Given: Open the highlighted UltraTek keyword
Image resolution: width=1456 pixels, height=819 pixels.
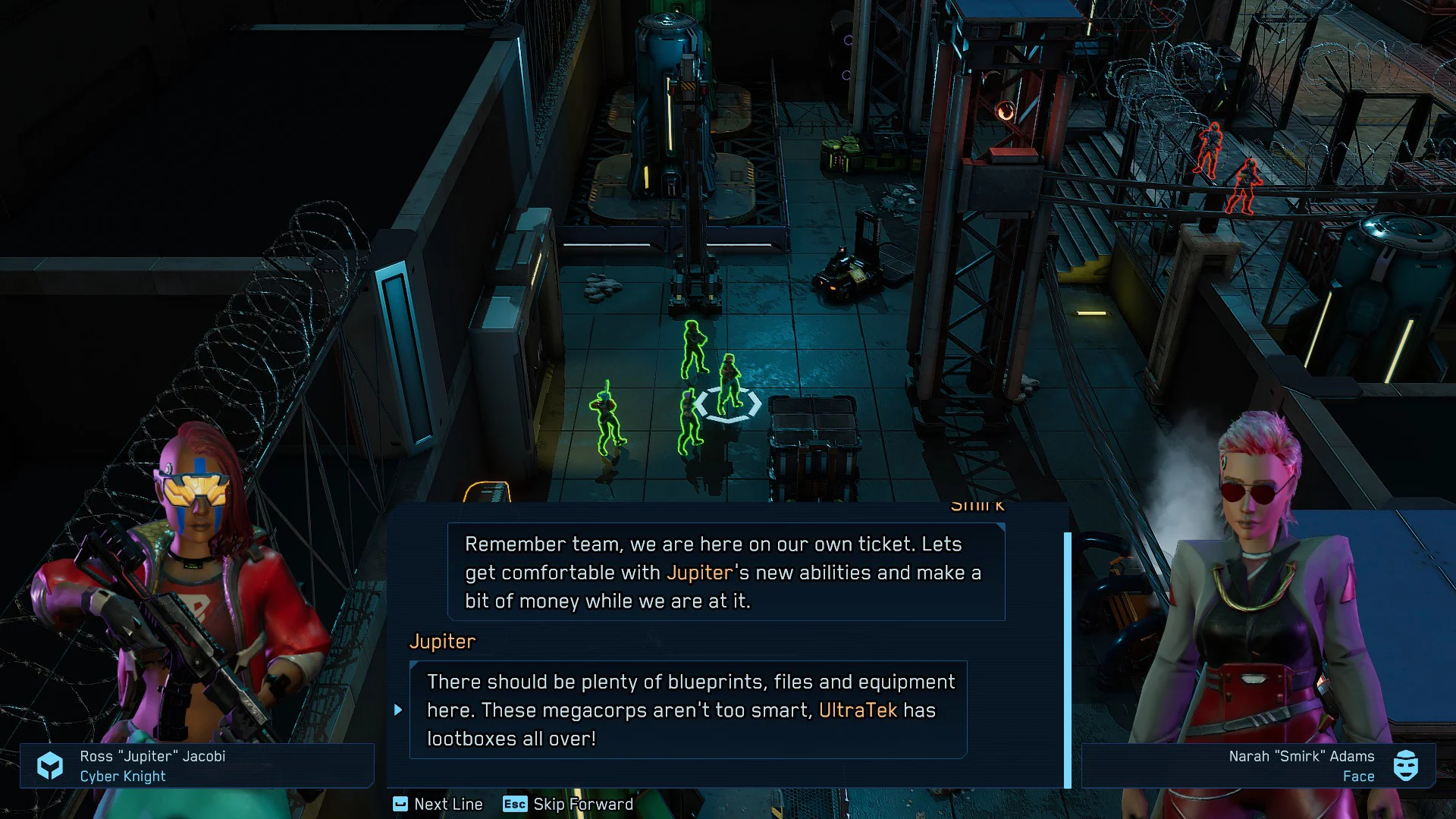Looking at the screenshot, I should tap(858, 711).
